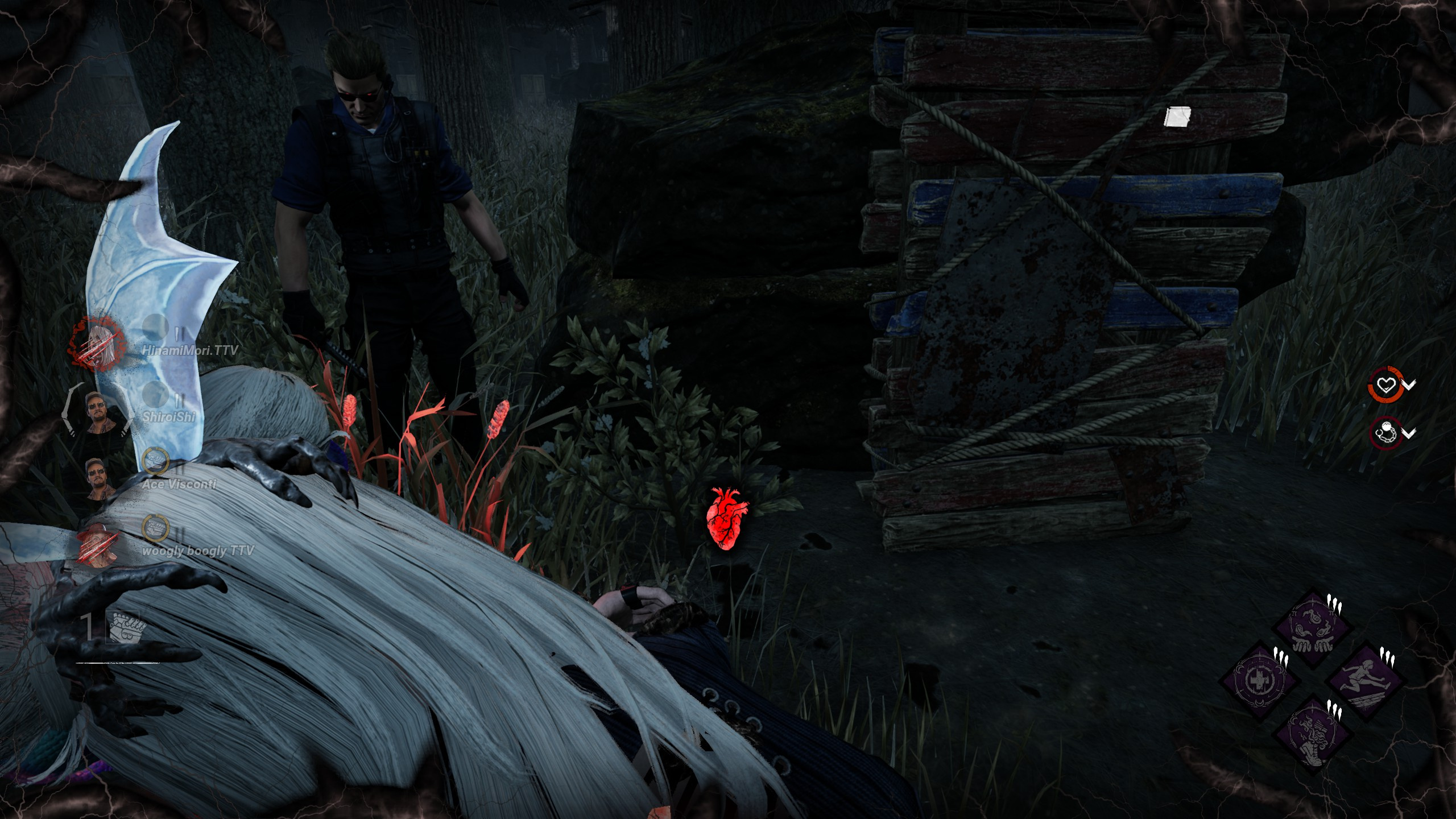This screenshot has height=819, width=1456.
Task: Click ShiroiShi's survivor portrait
Action: tap(97, 409)
